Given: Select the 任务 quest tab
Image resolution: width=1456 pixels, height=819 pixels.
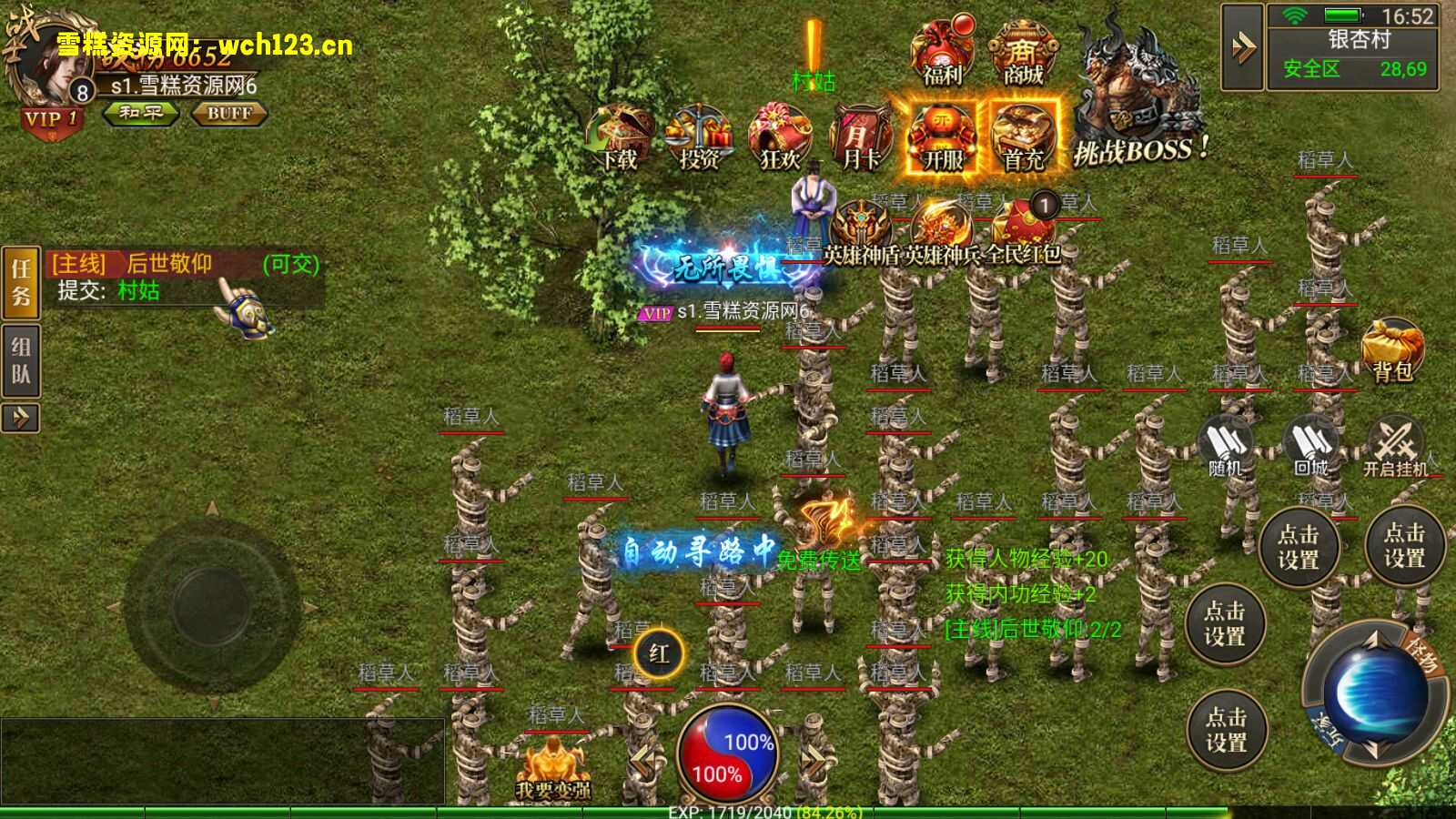Looking at the screenshot, I should pos(21,282).
